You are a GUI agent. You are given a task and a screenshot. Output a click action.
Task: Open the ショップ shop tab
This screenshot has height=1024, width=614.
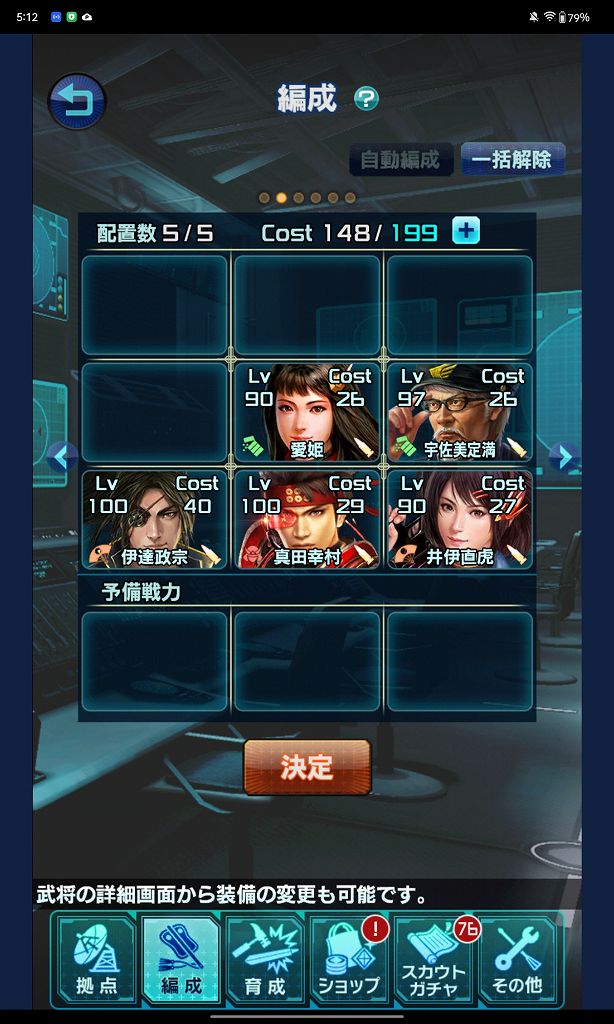tap(349, 961)
